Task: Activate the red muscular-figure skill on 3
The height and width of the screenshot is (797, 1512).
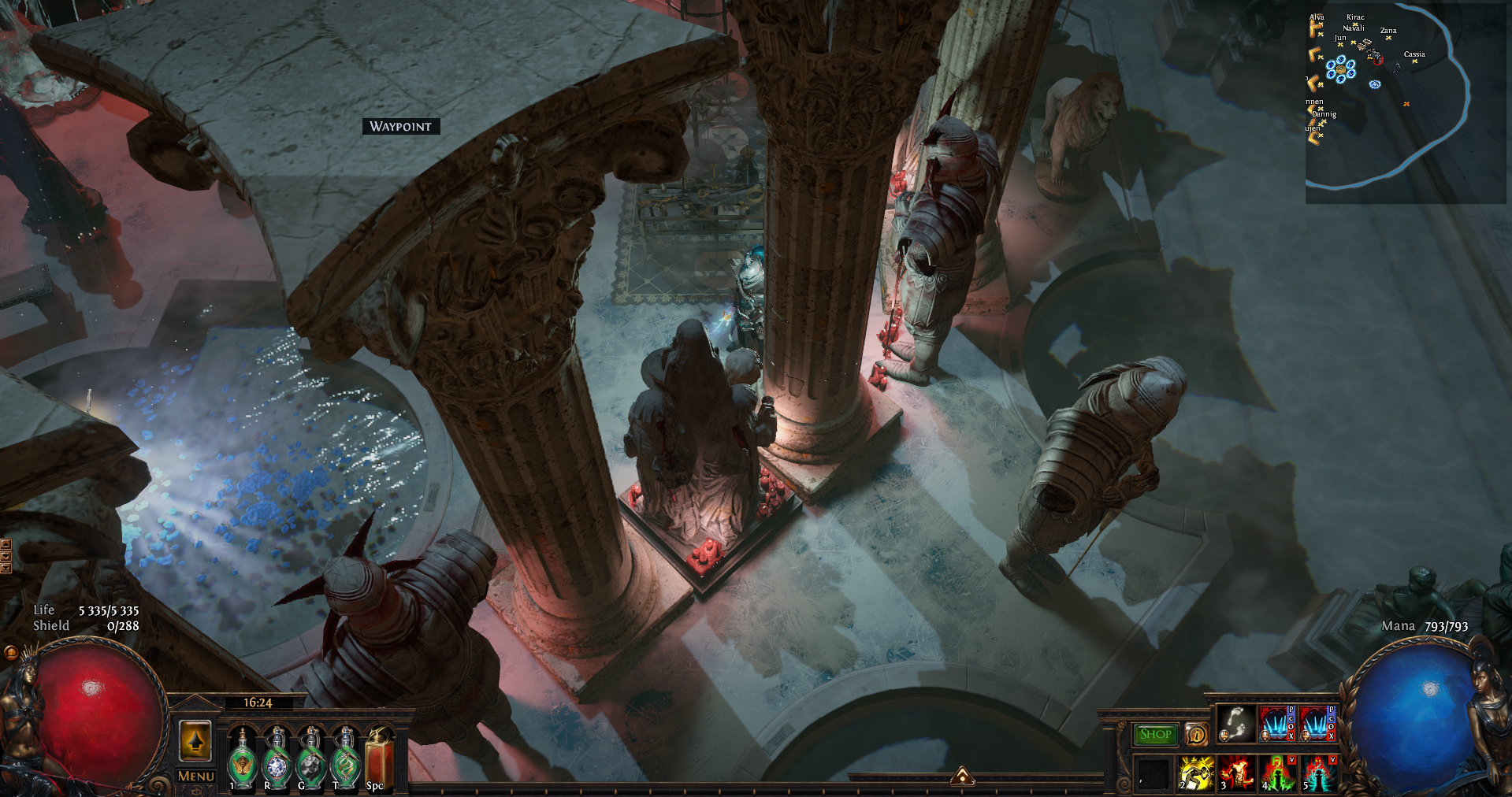Action: (x=1236, y=773)
